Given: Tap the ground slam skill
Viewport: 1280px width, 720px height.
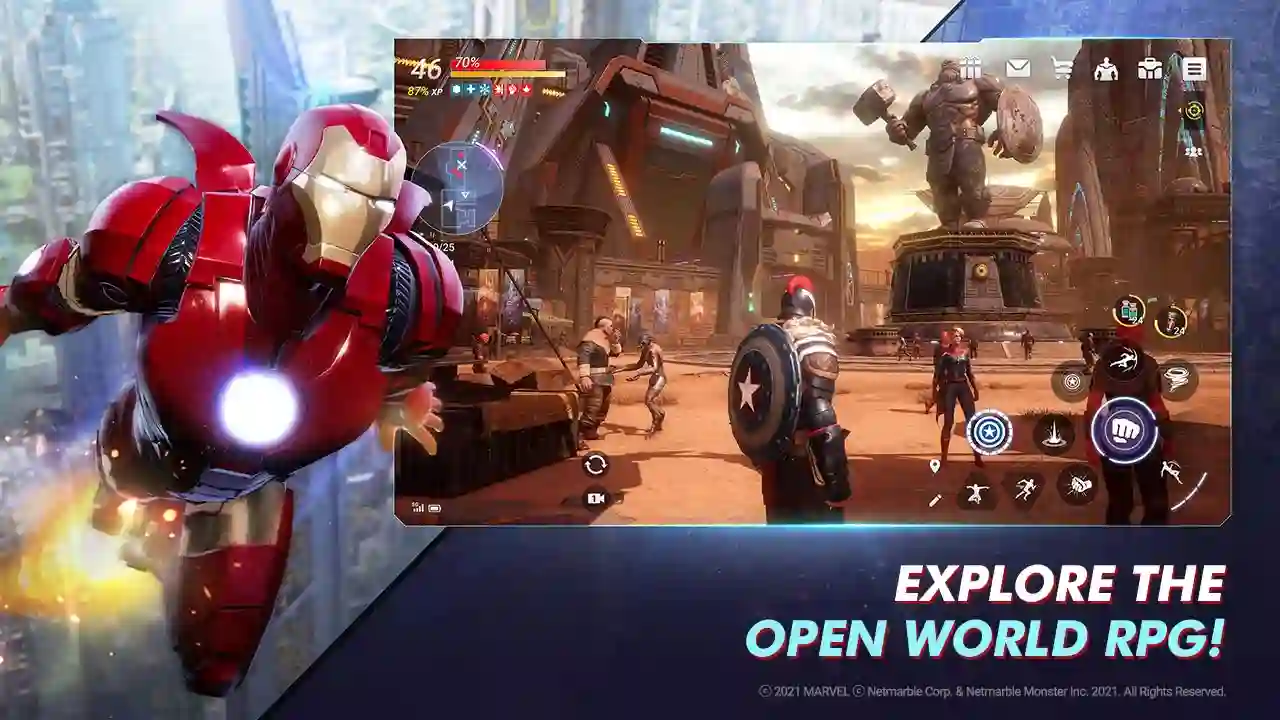Looking at the screenshot, I should pyautogui.click(x=1055, y=432).
